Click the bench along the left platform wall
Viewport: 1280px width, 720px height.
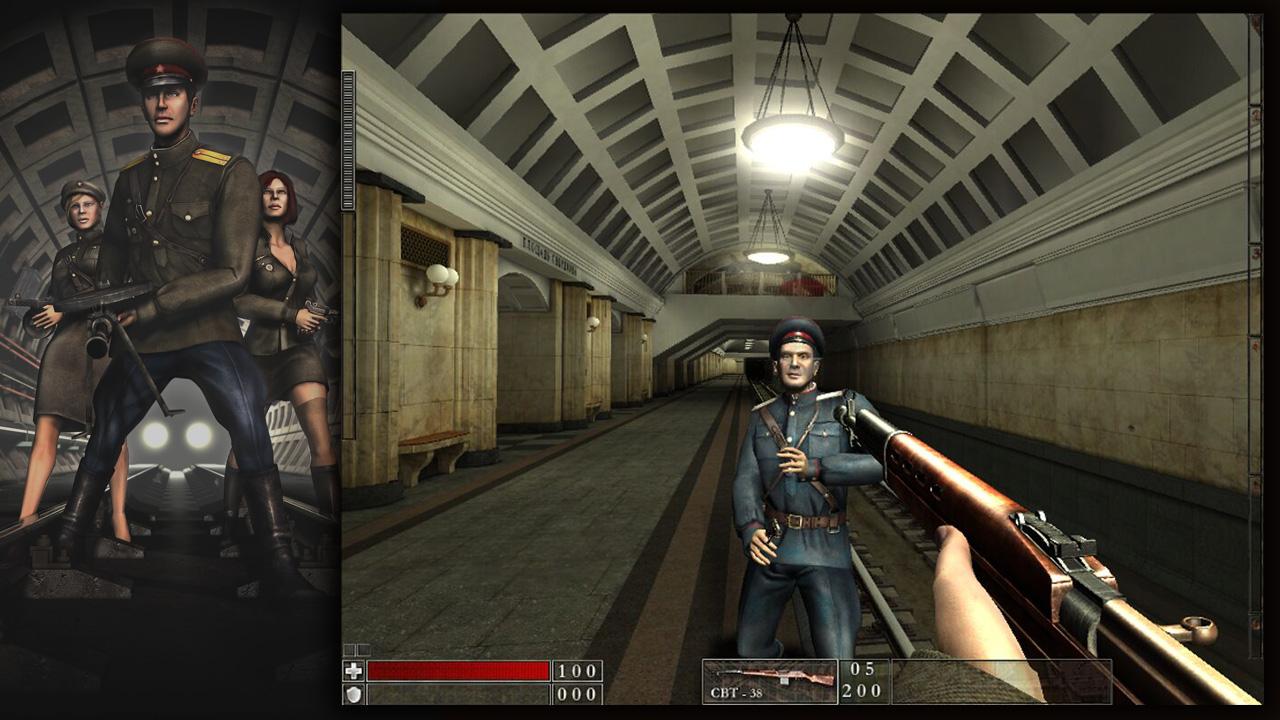tap(436, 450)
